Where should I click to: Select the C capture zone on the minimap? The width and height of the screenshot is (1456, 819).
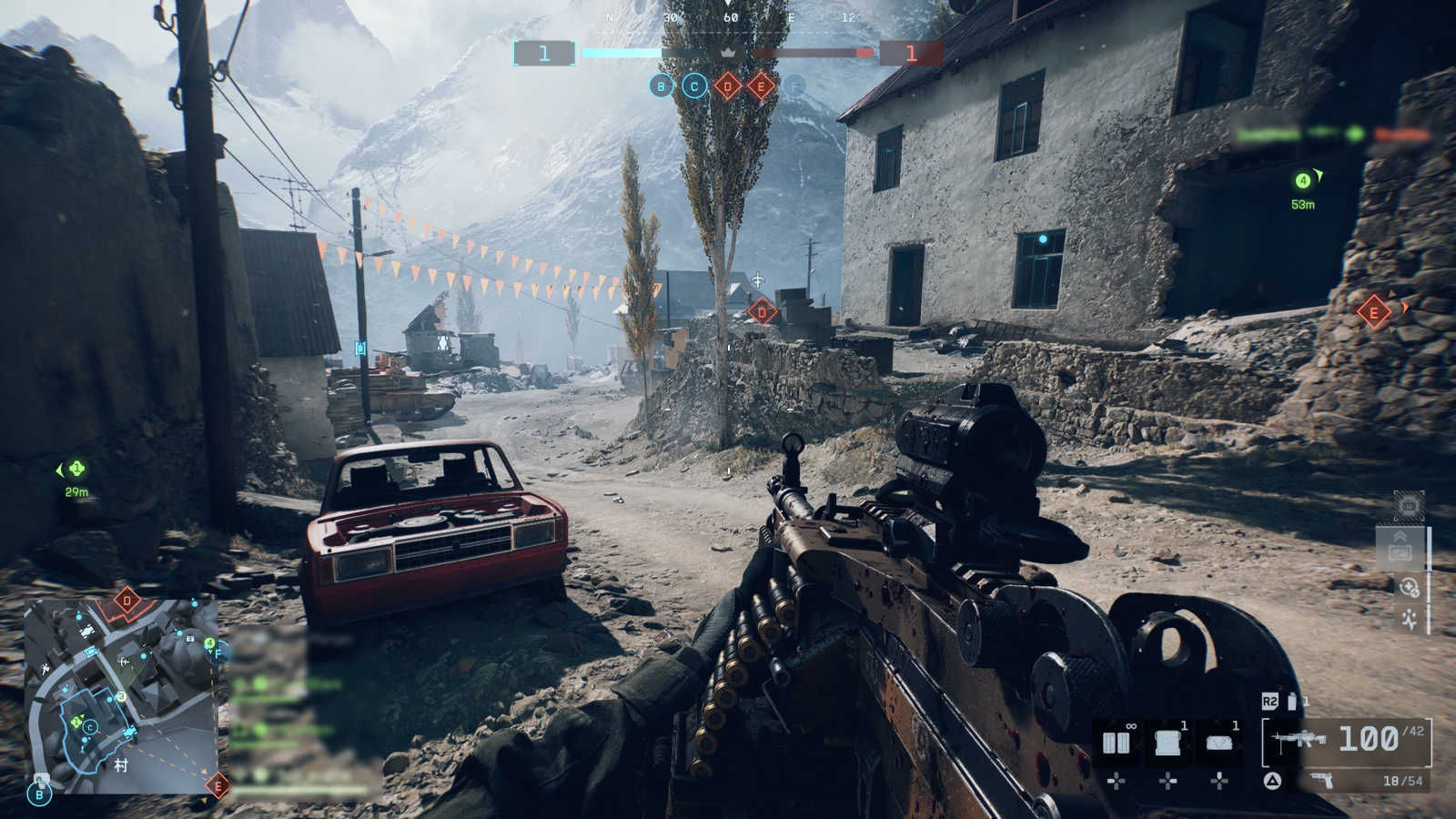tap(90, 726)
